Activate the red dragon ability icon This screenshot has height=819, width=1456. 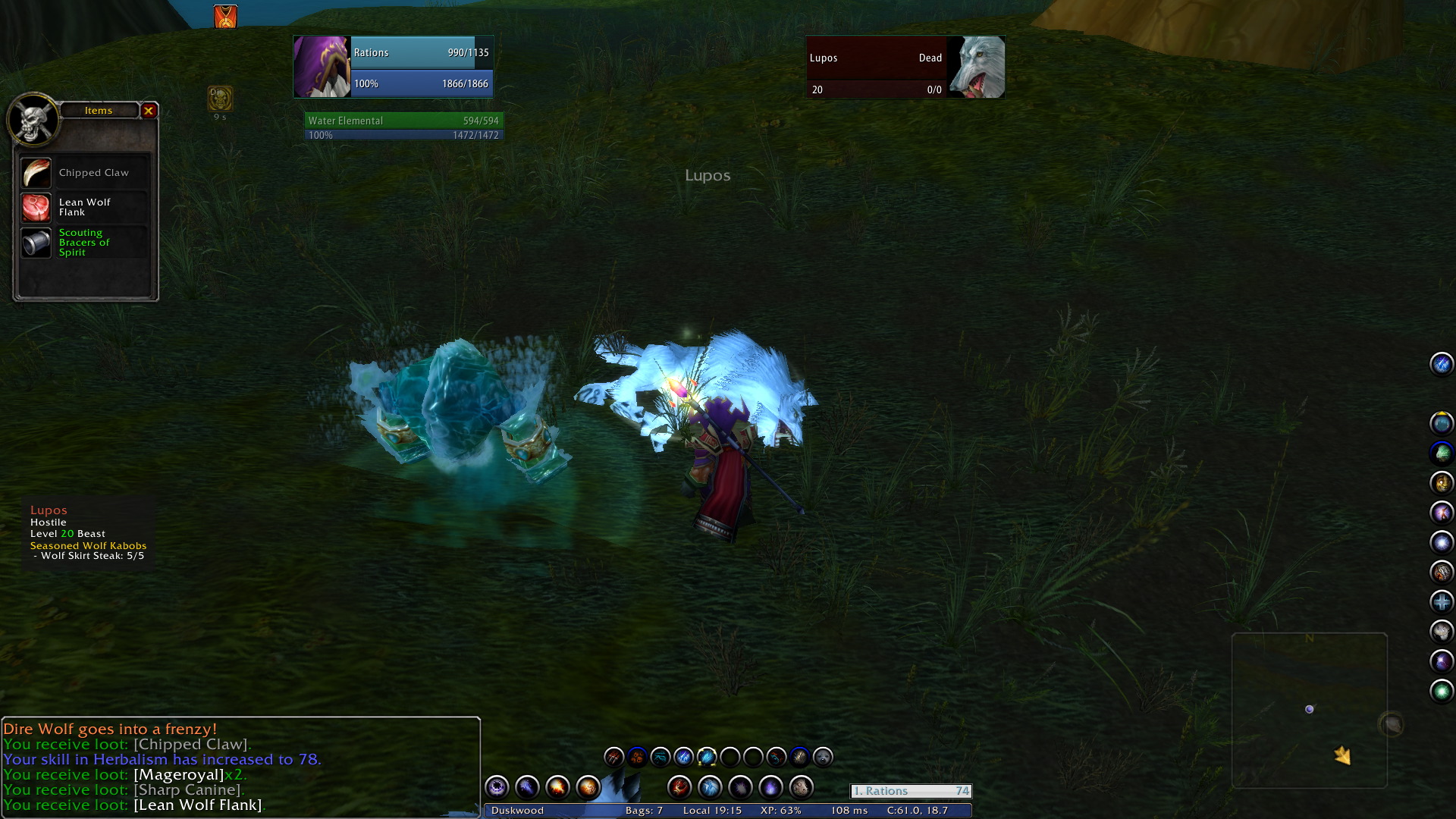(679, 788)
